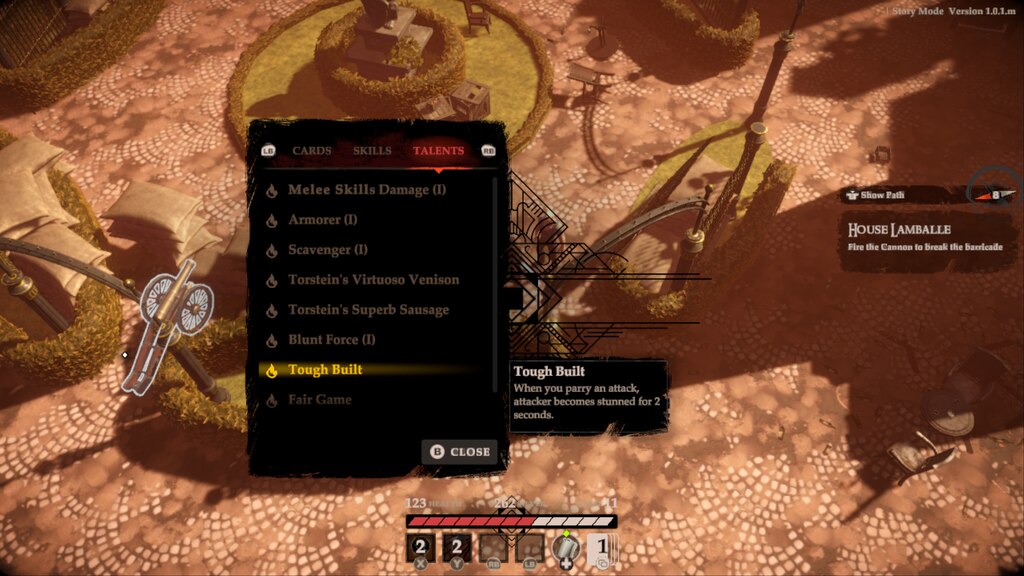Select the Armorer (I) talent
This screenshot has height=576, width=1024.
[322, 220]
